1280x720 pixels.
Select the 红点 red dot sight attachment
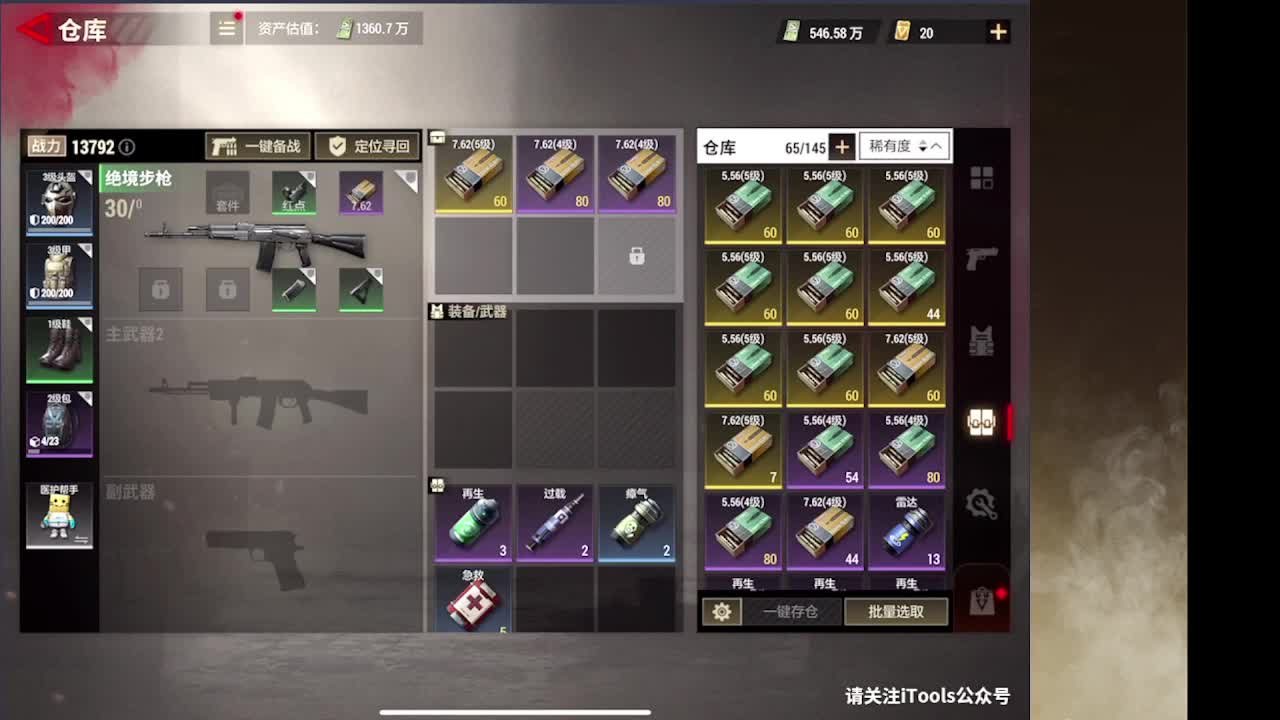[x=294, y=195]
